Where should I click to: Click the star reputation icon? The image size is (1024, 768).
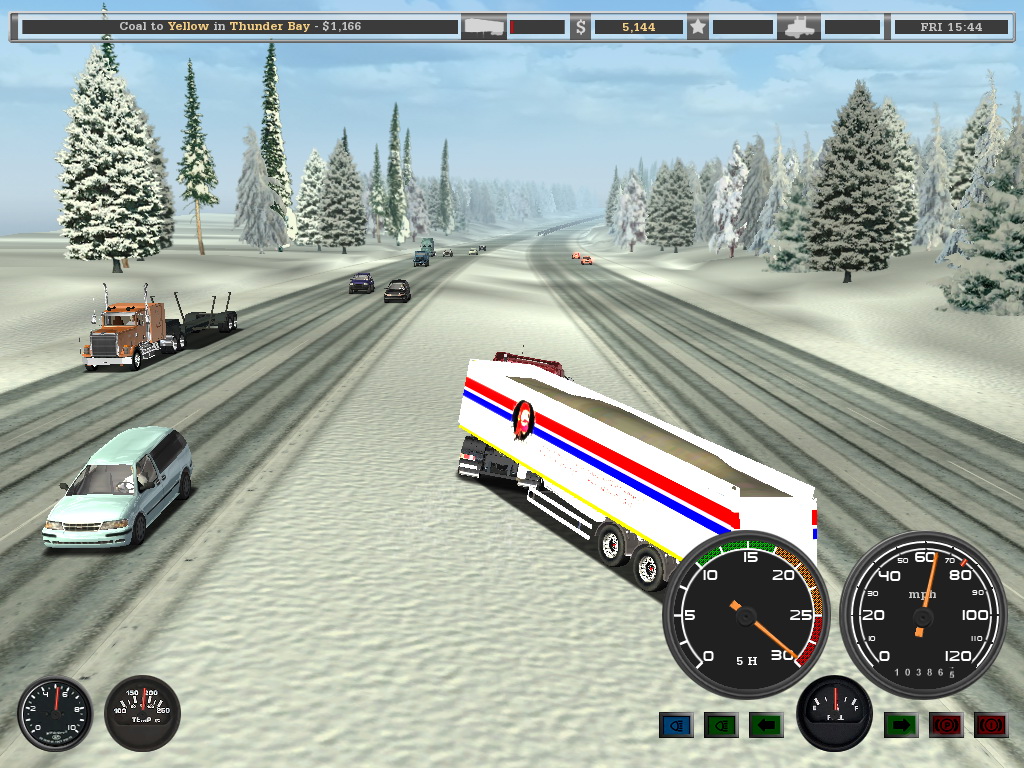click(x=698, y=27)
